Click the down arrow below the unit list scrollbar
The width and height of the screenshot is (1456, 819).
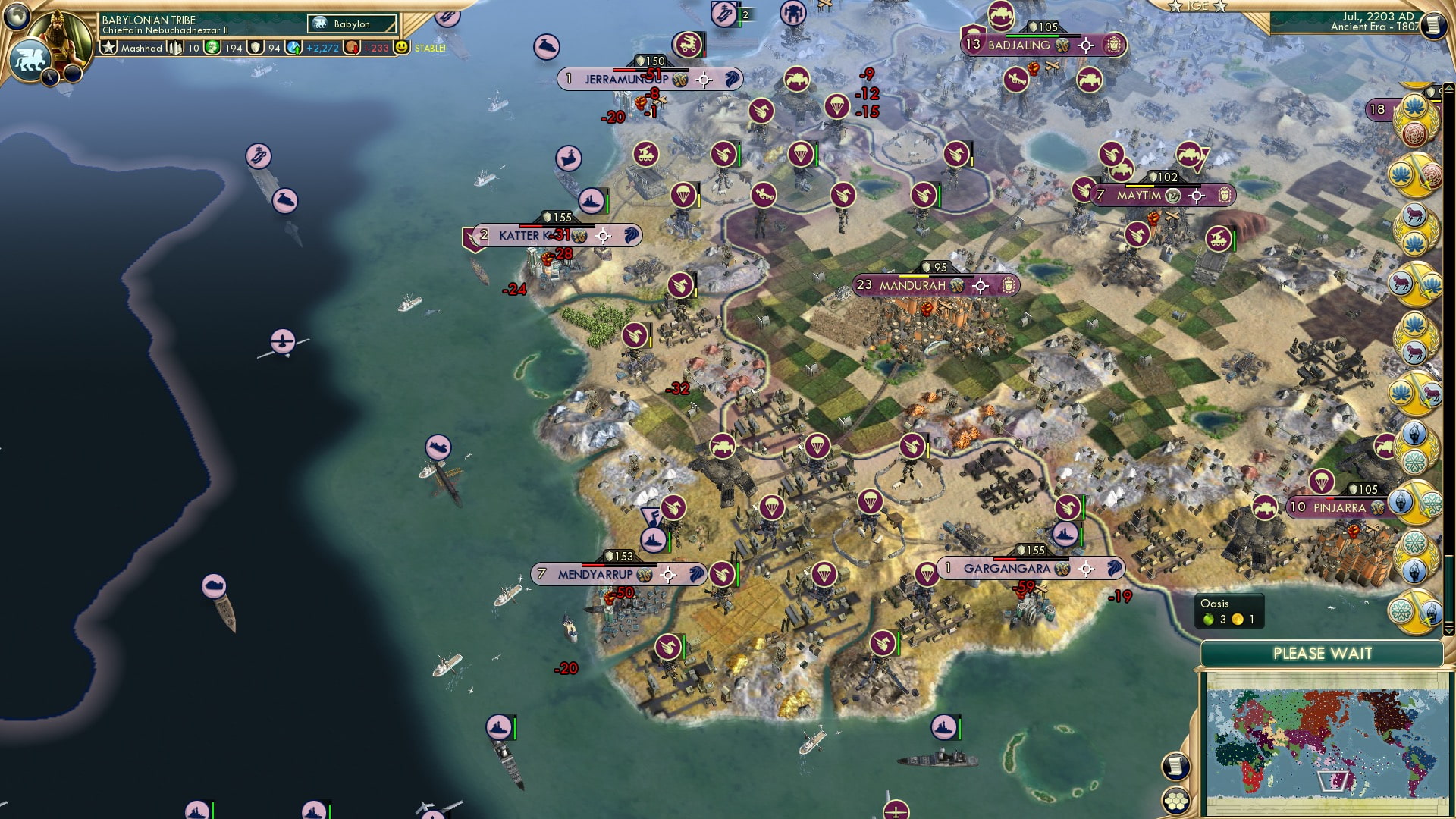click(x=1448, y=629)
